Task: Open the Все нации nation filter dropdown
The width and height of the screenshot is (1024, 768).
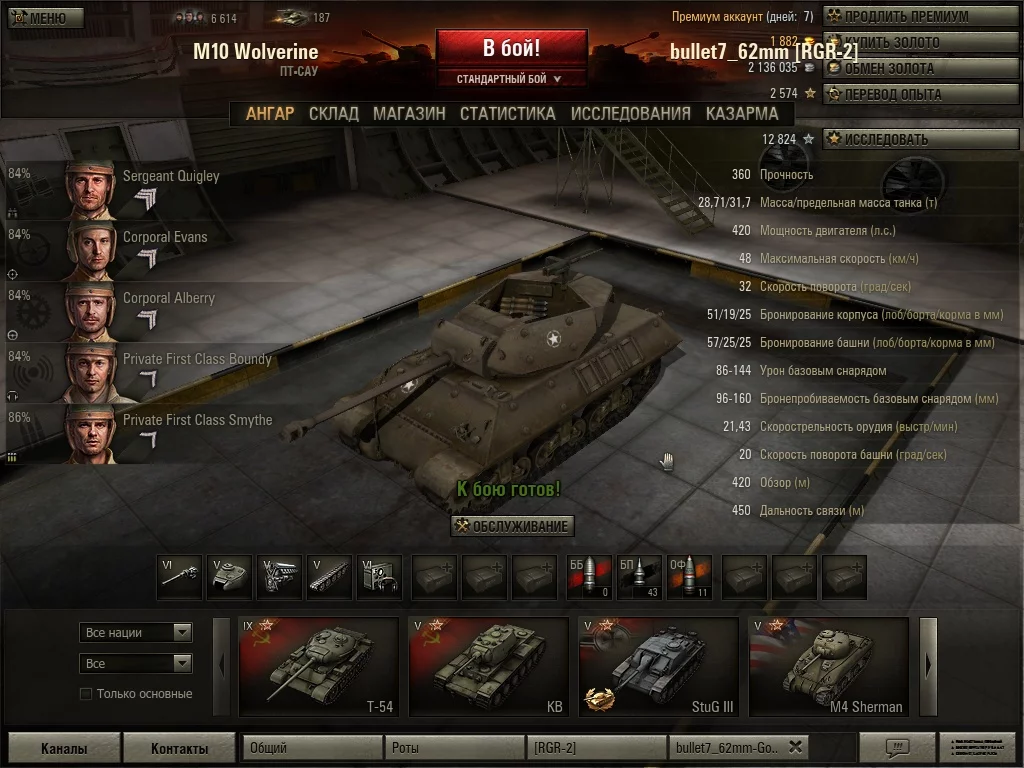Action: pyautogui.click(x=136, y=632)
